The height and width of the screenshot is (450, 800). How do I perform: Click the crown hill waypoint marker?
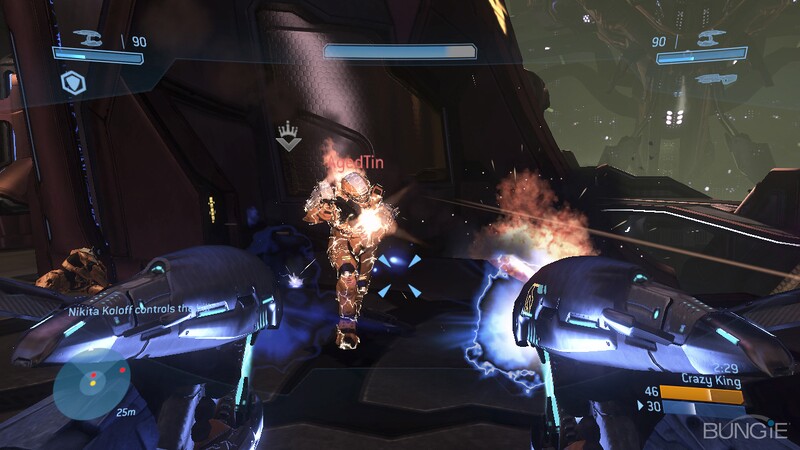coord(289,137)
